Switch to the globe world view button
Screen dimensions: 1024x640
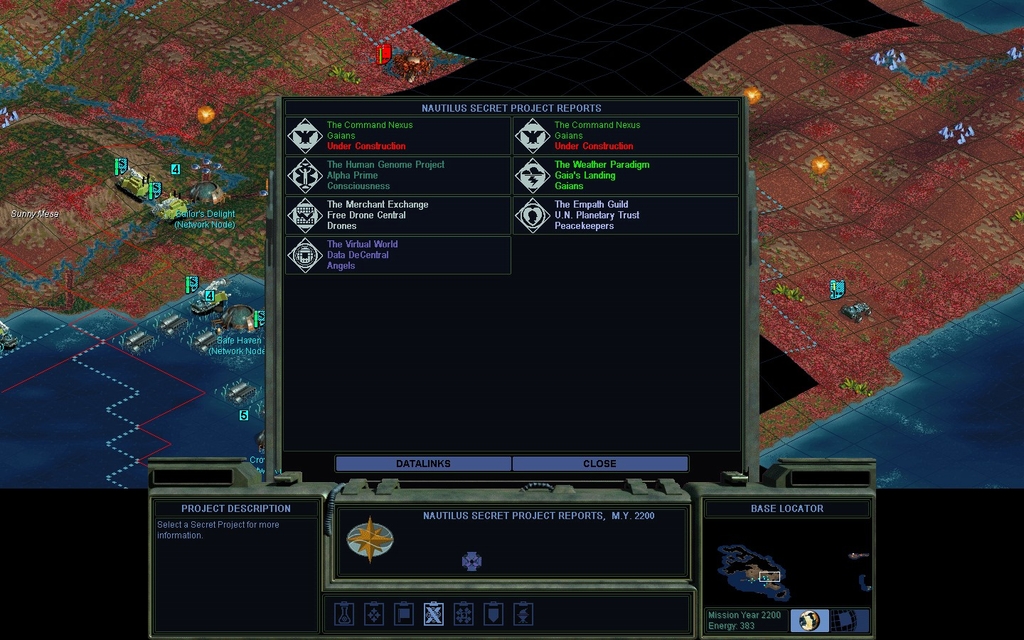click(x=809, y=620)
